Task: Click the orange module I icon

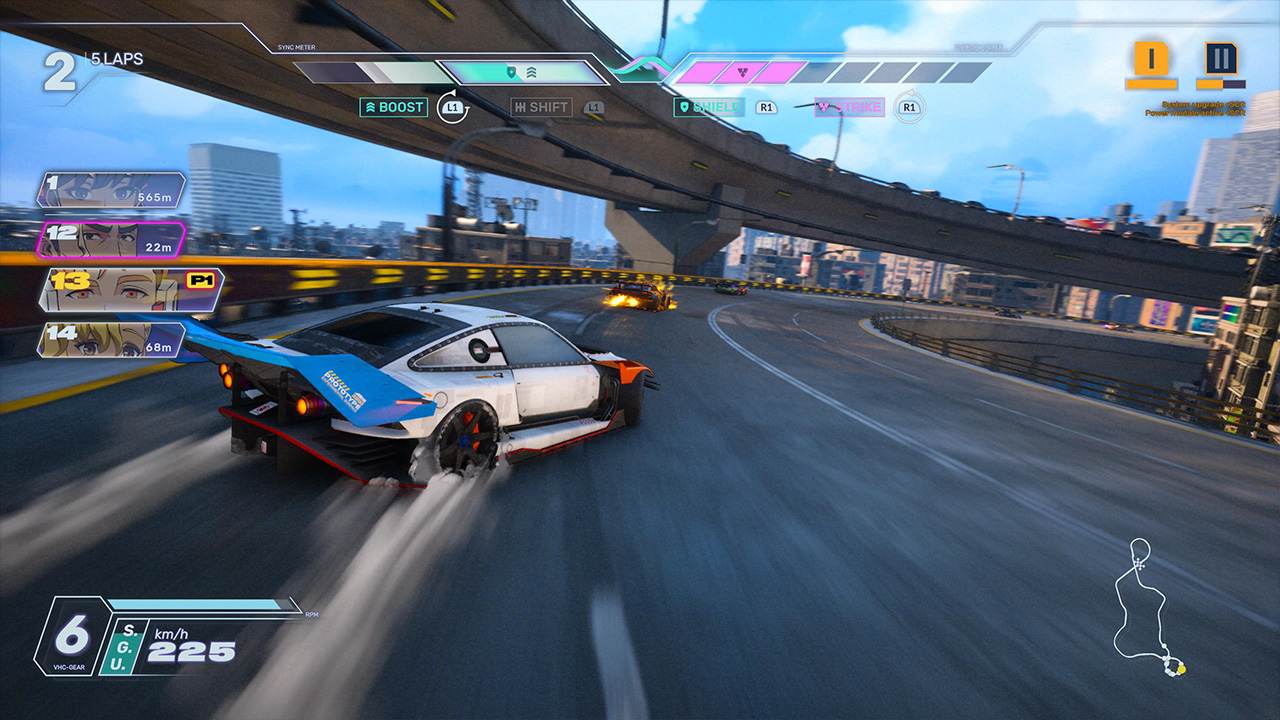Action: click(1151, 60)
